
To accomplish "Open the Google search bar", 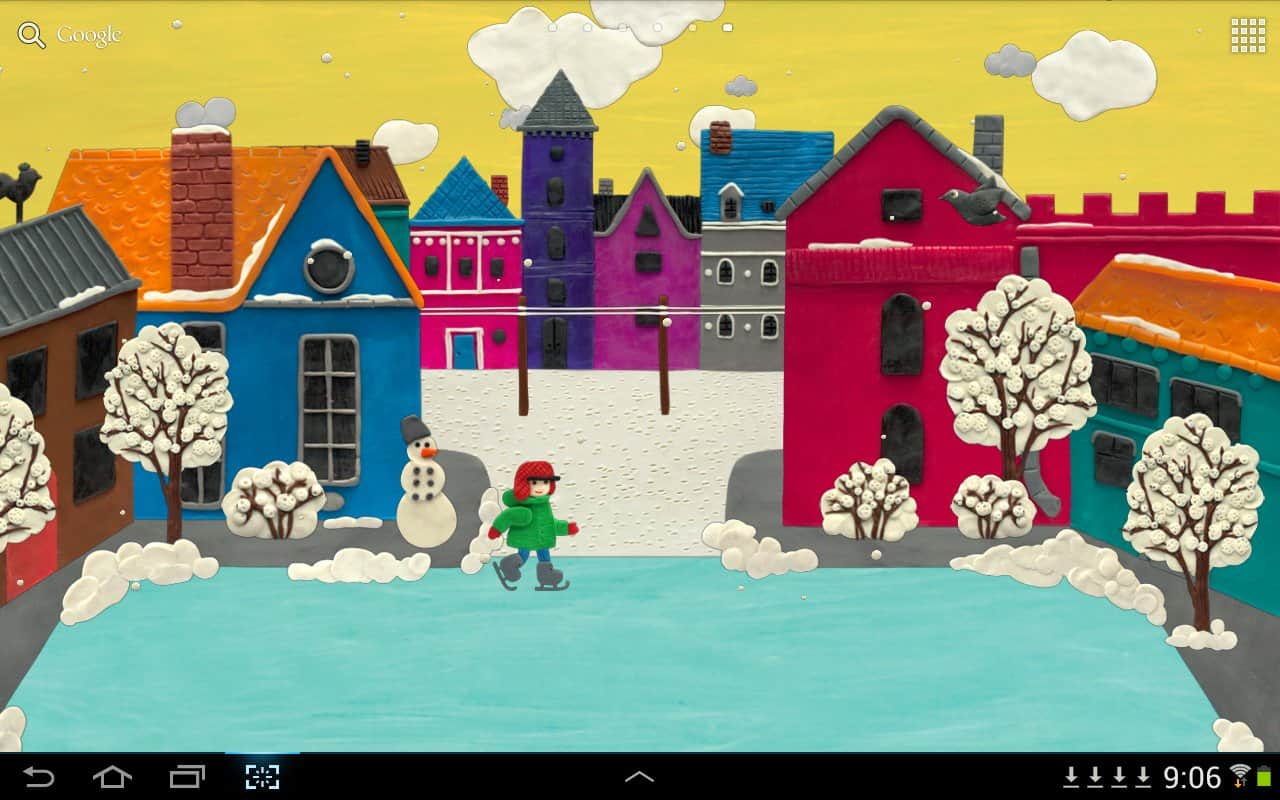I will [x=70, y=35].
